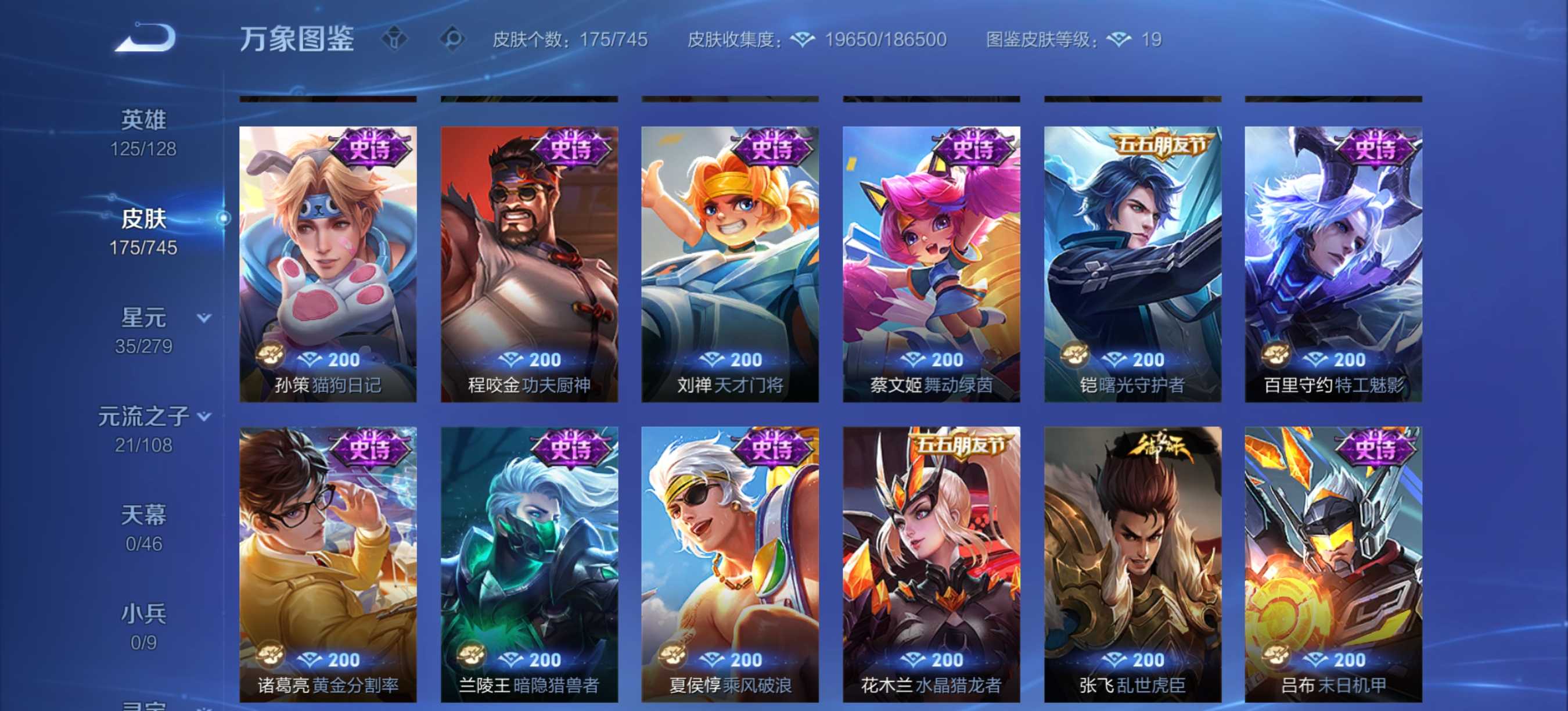Select the 小兵 category in sidebar
Screen dimensions: 1568x711
coord(143,612)
